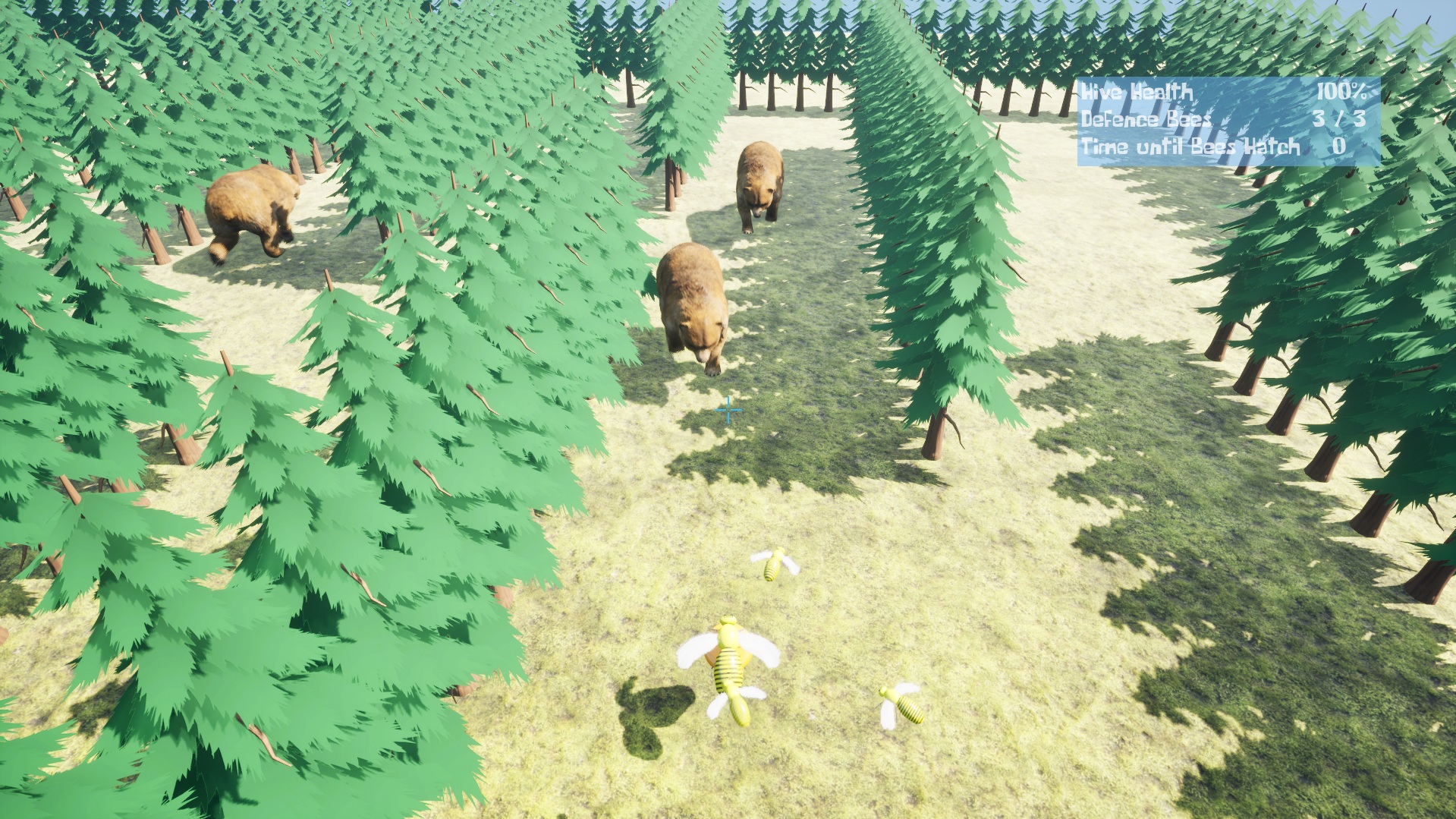Click the 100% health value
Image resolution: width=1456 pixels, height=819 pixels.
point(1341,94)
